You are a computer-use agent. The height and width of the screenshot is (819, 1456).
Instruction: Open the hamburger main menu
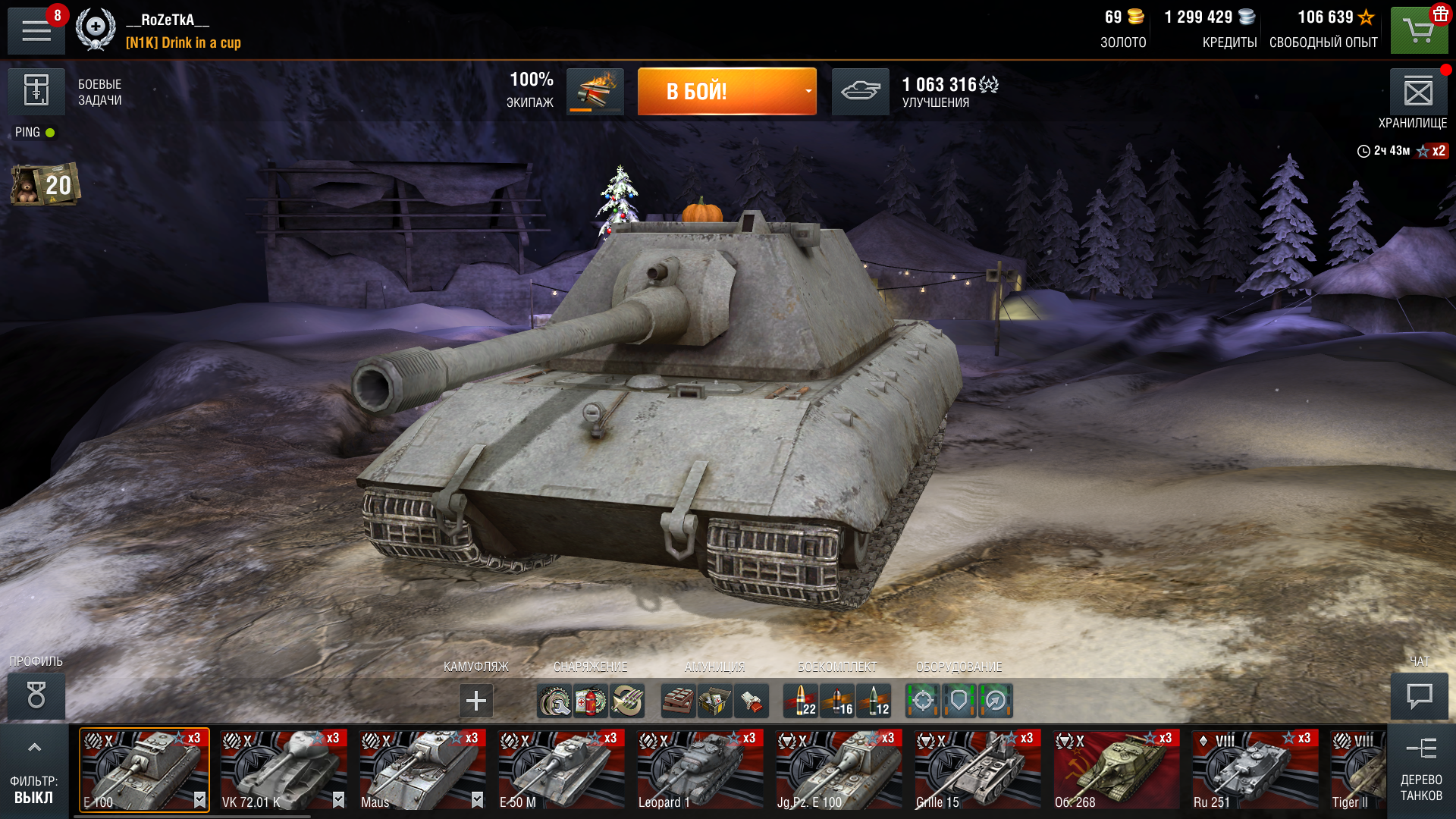click(x=36, y=30)
